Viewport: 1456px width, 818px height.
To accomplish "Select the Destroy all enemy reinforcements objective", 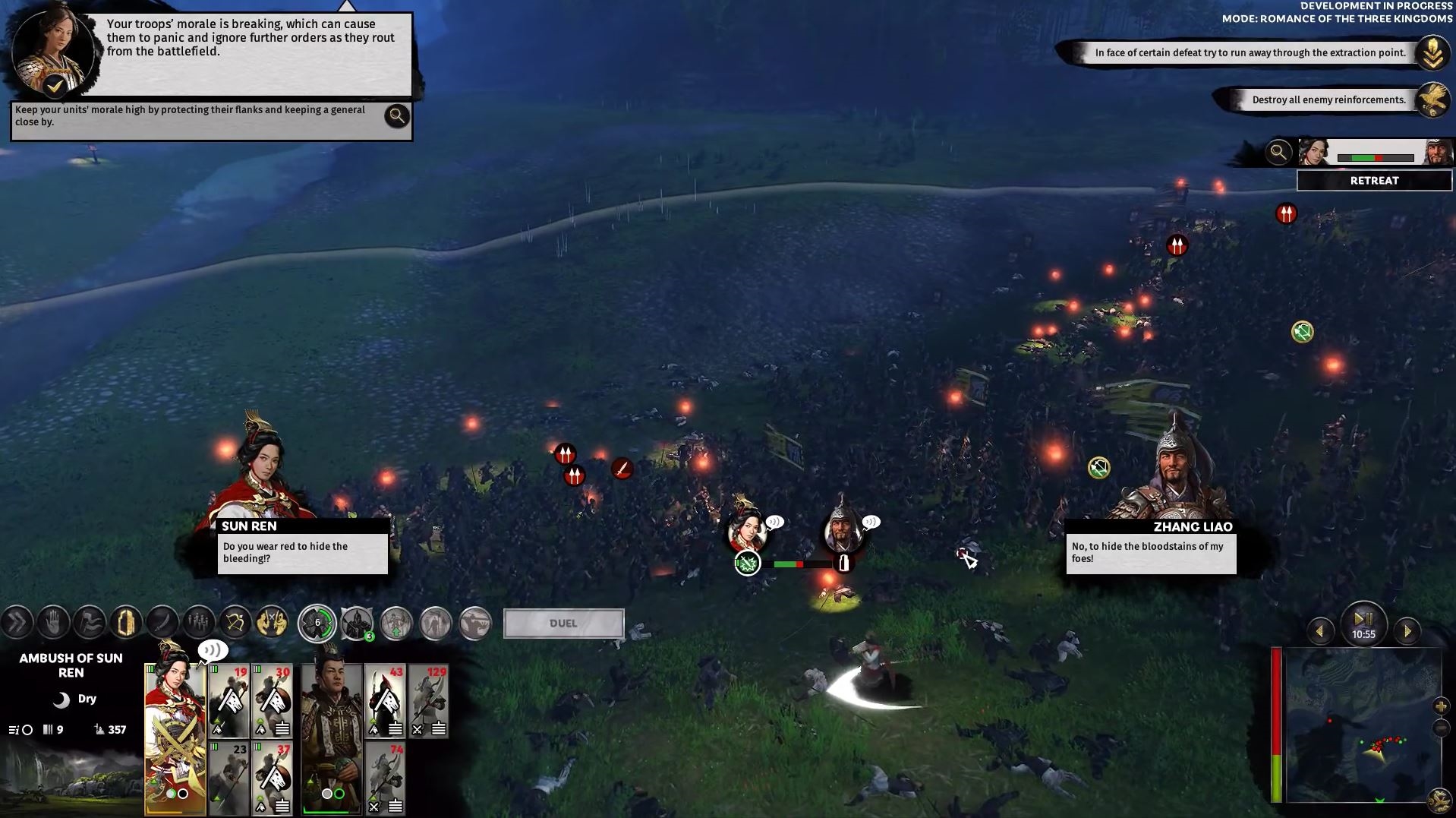I will tap(1328, 99).
